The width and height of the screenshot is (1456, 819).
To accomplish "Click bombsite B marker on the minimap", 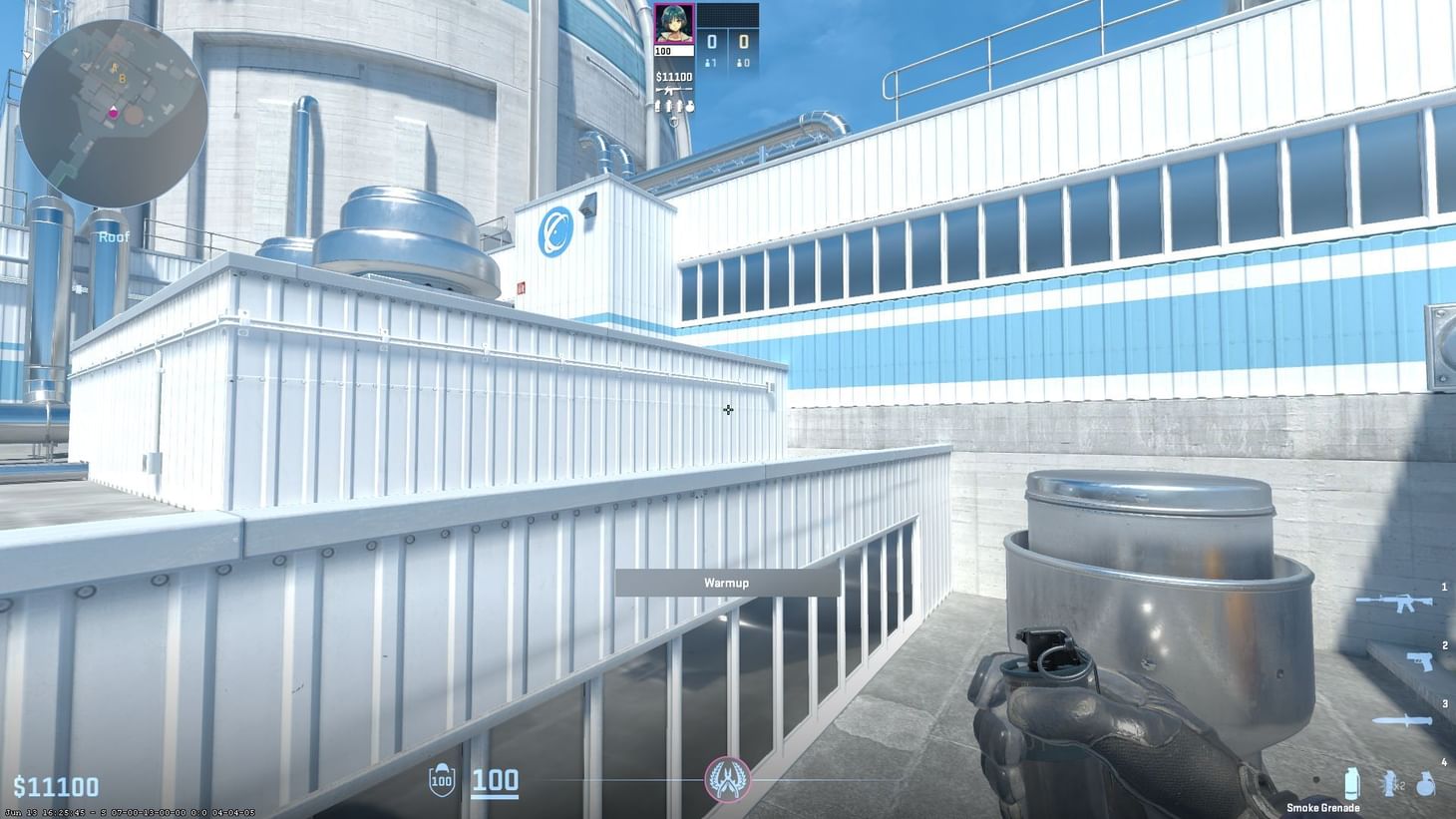I will click(122, 79).
